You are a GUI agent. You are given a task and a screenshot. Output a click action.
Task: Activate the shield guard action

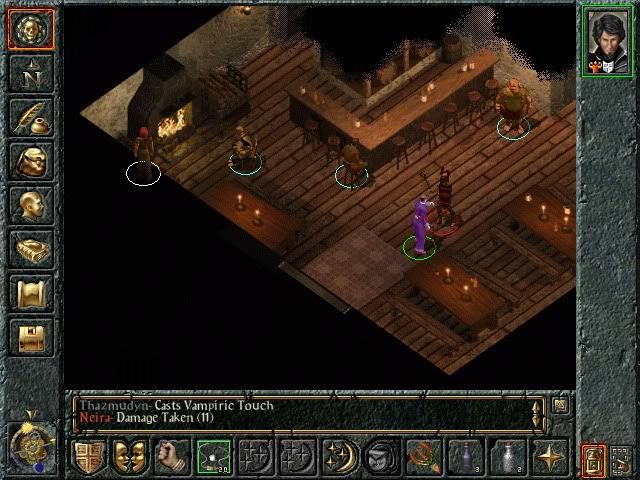point(89,456)
